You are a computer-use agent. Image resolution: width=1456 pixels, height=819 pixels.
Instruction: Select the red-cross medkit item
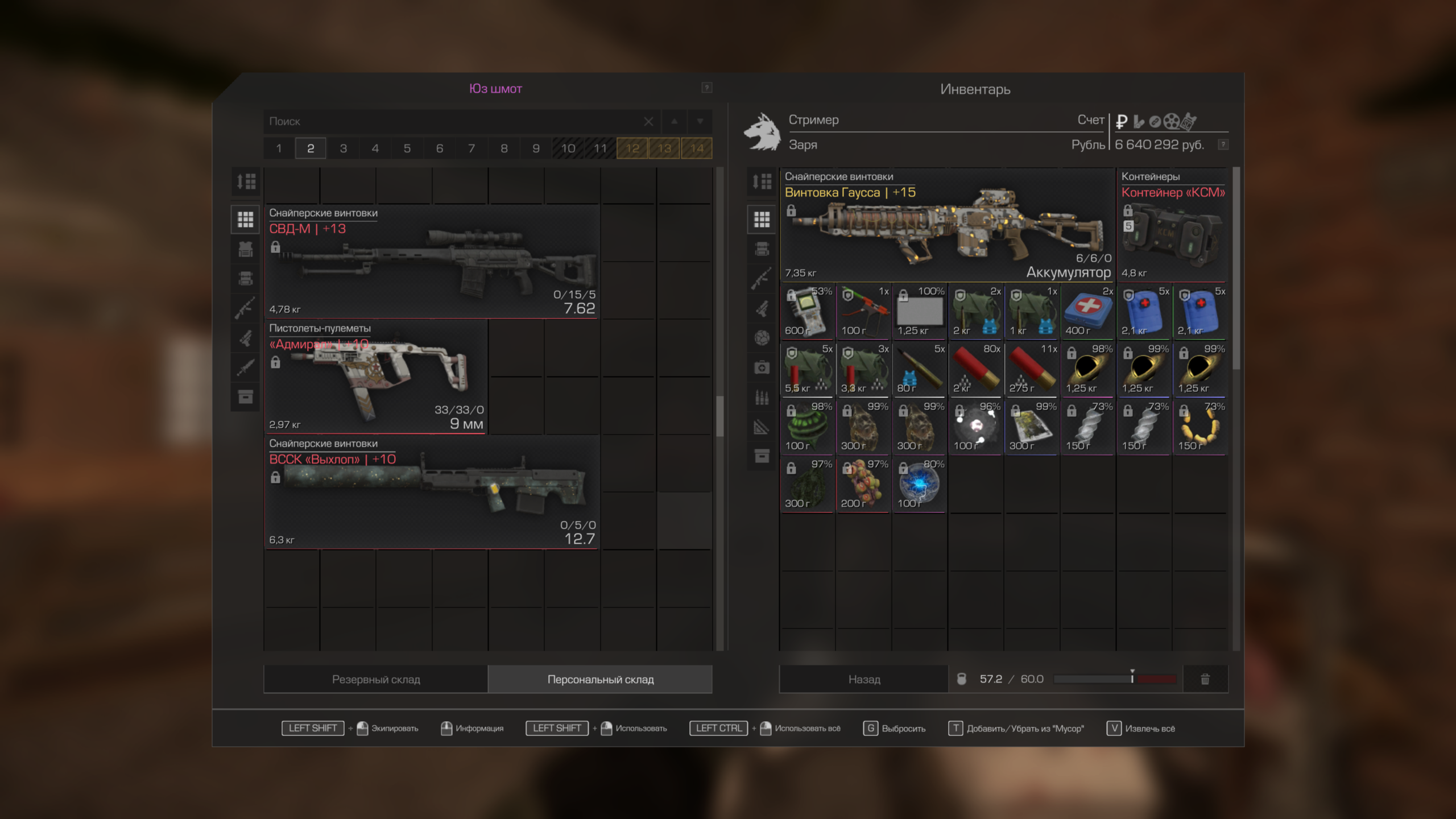(1087, 311)
